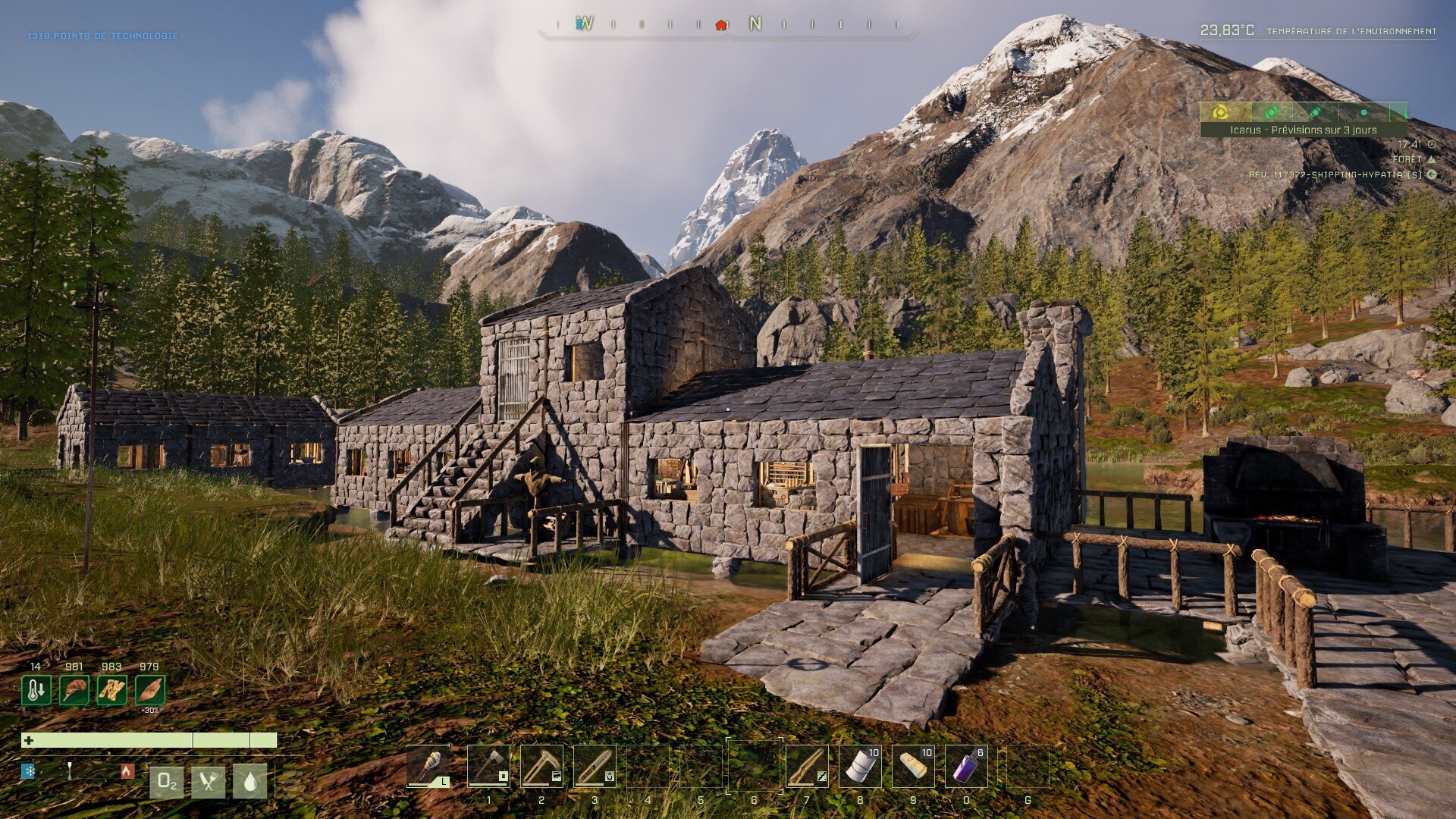The image size is (1456, 819).
Task: Equip the rifle in hotbar slot 7
Action: click(807, 766)
